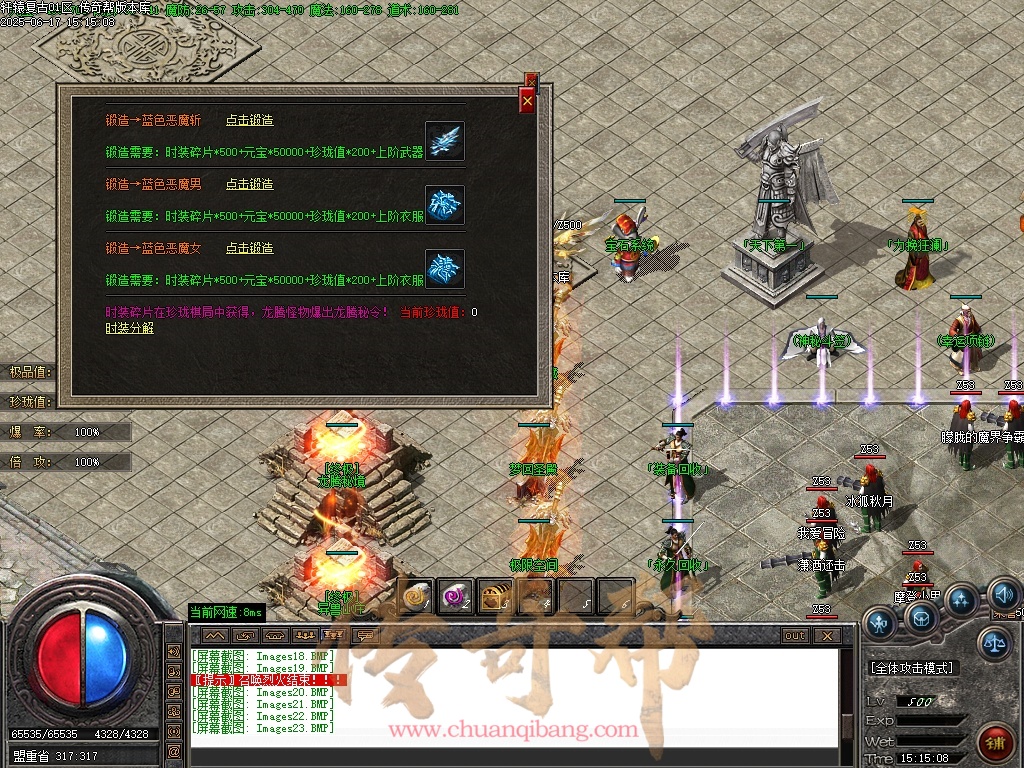Select the 蓝色恶魔斩 weapon icon
The width and height of the screenshot is (1024, 768).
444,140
